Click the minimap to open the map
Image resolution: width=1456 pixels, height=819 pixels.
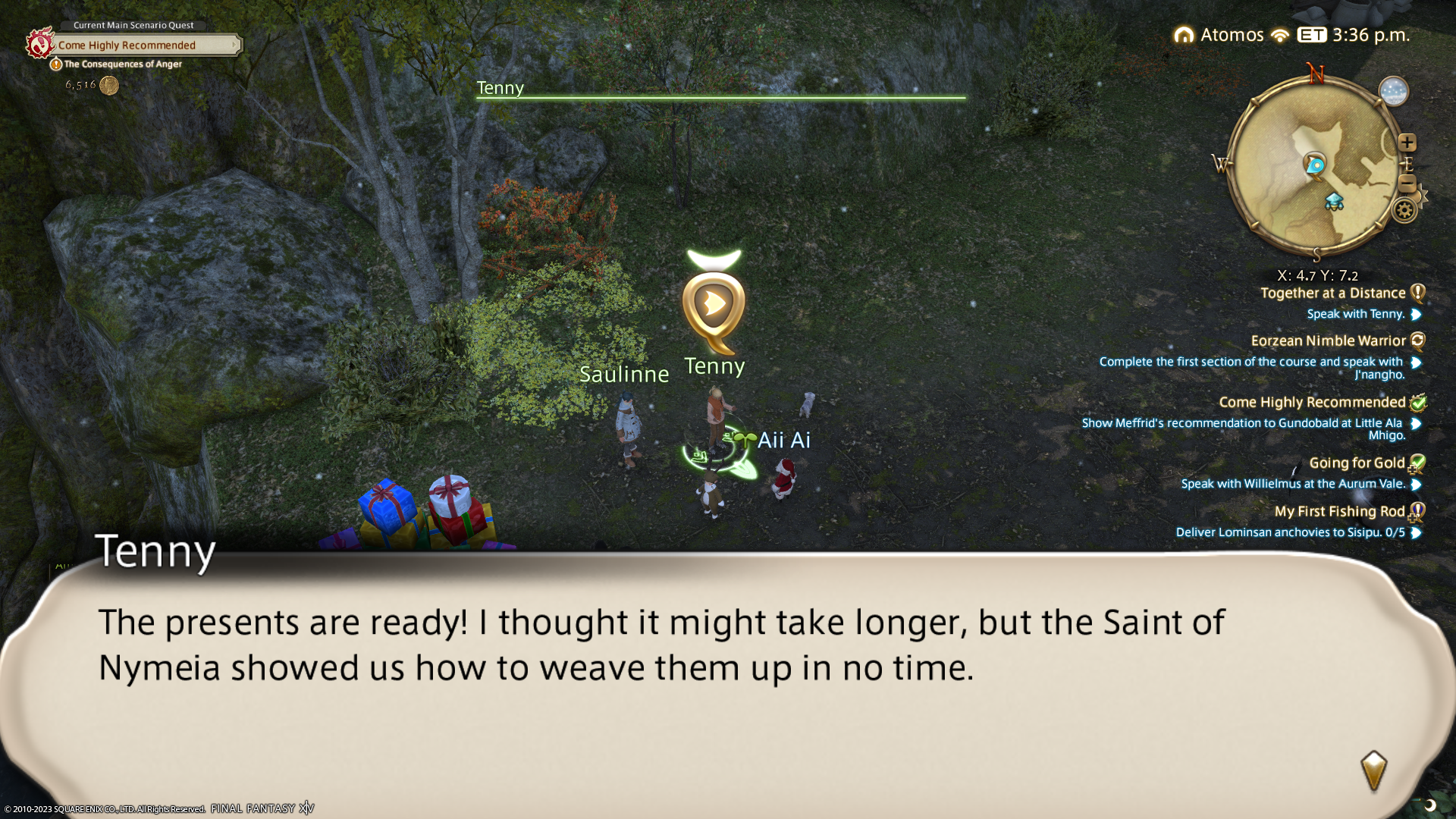click(x=1314, y=167)
